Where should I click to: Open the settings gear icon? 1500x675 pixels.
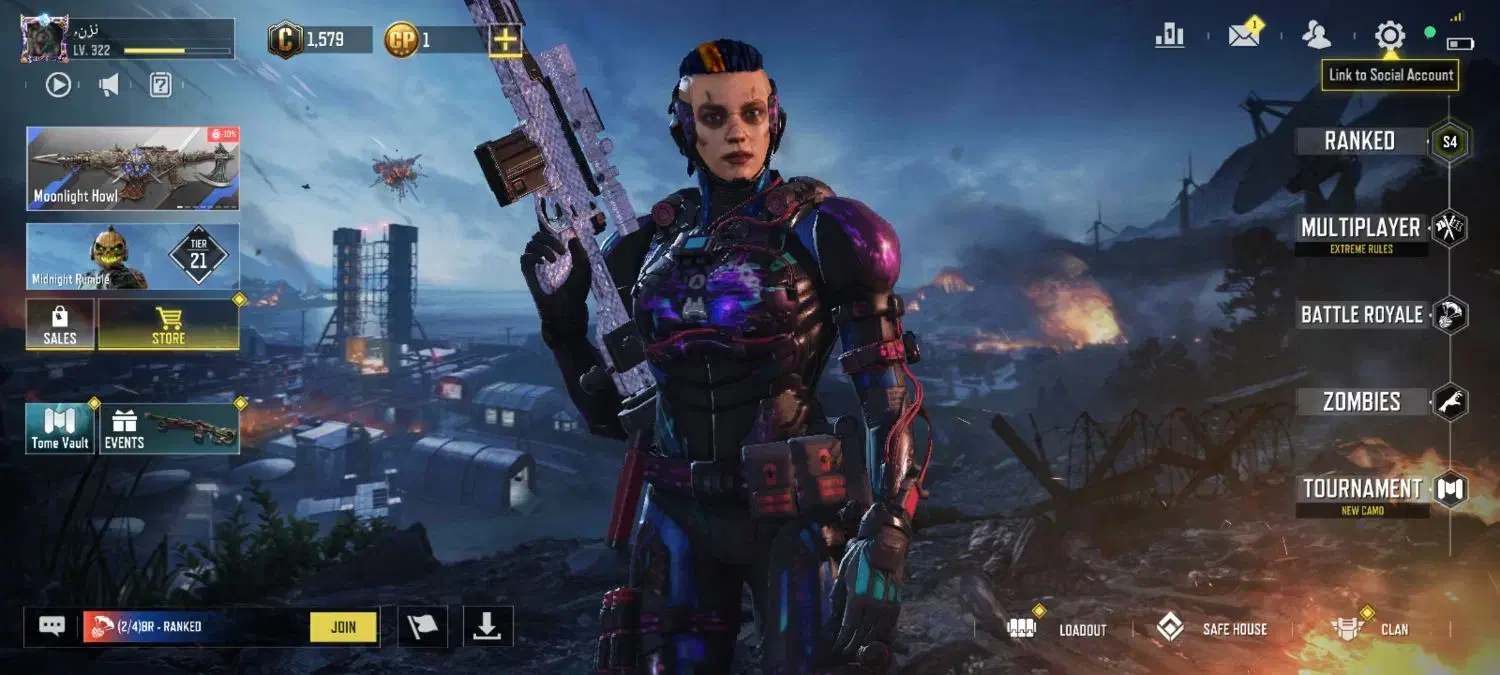1390,36
